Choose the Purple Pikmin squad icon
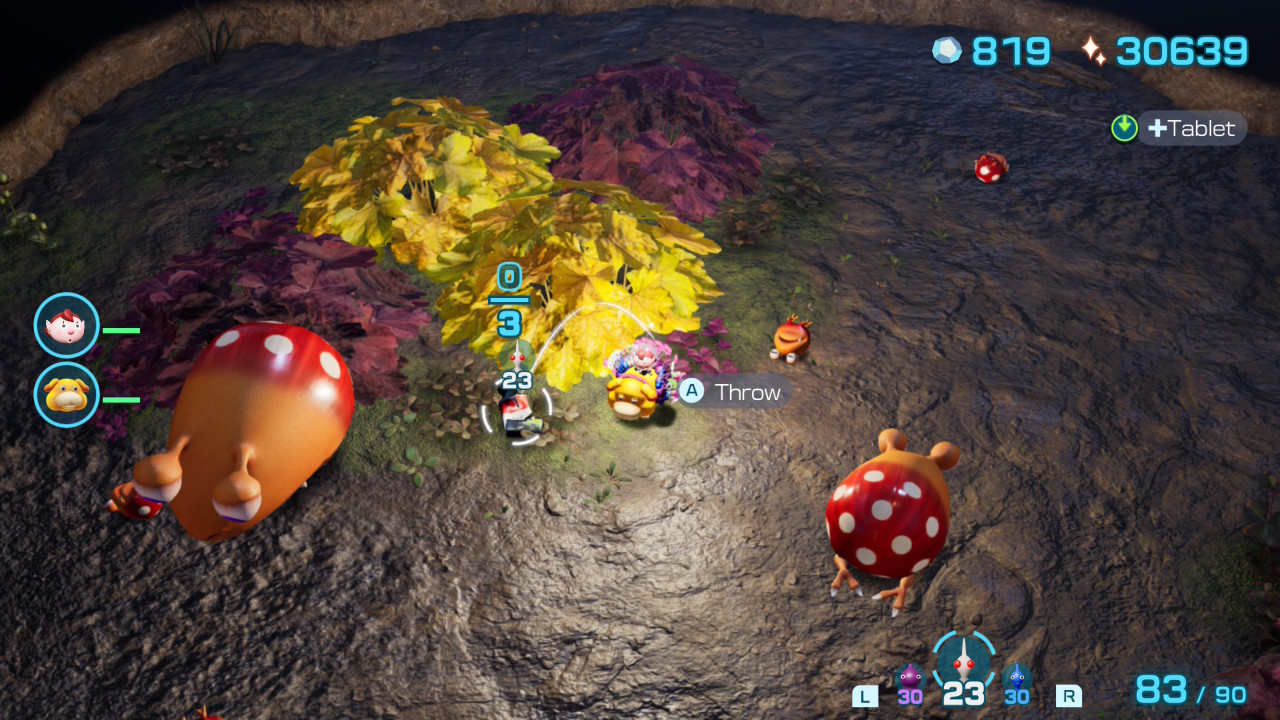The width and height of the screenshot is (1280, 720). pos(909,679)
